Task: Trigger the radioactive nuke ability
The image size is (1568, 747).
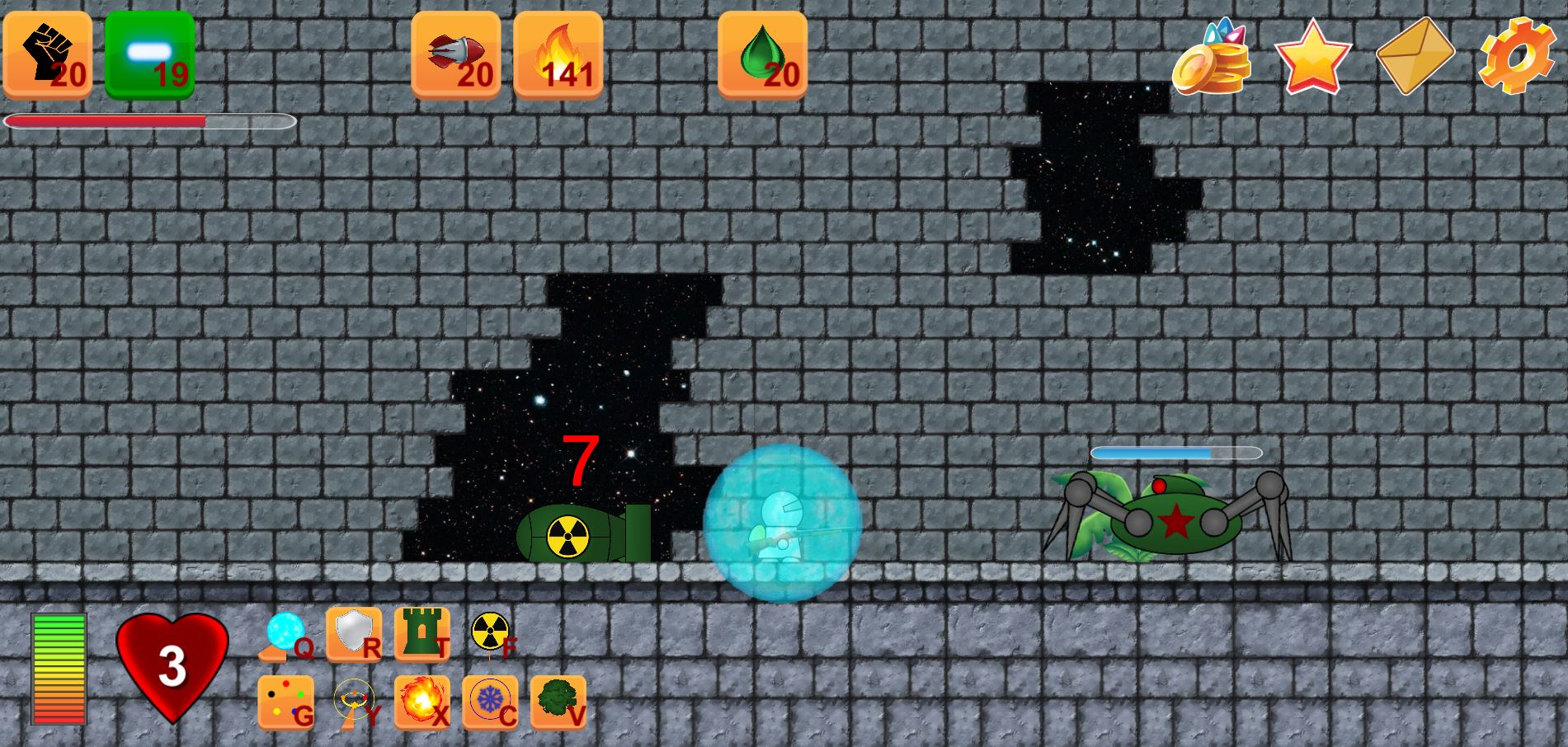Action: tap(490, 633)
